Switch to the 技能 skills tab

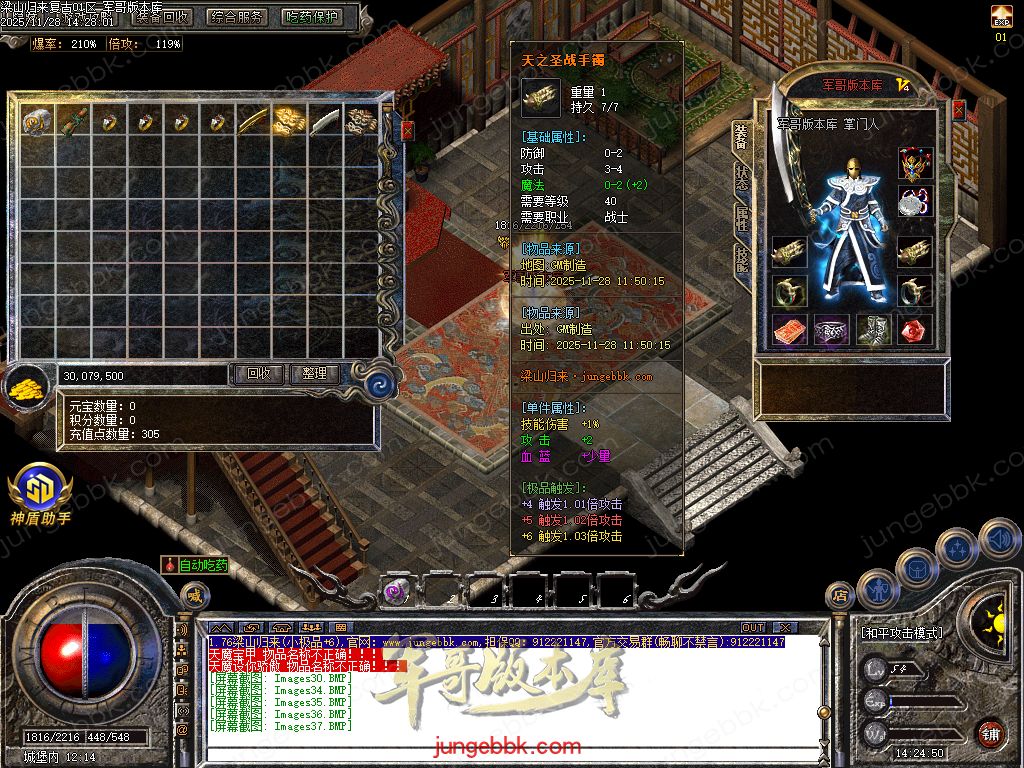pyautogui.click(x=741, y=258)
